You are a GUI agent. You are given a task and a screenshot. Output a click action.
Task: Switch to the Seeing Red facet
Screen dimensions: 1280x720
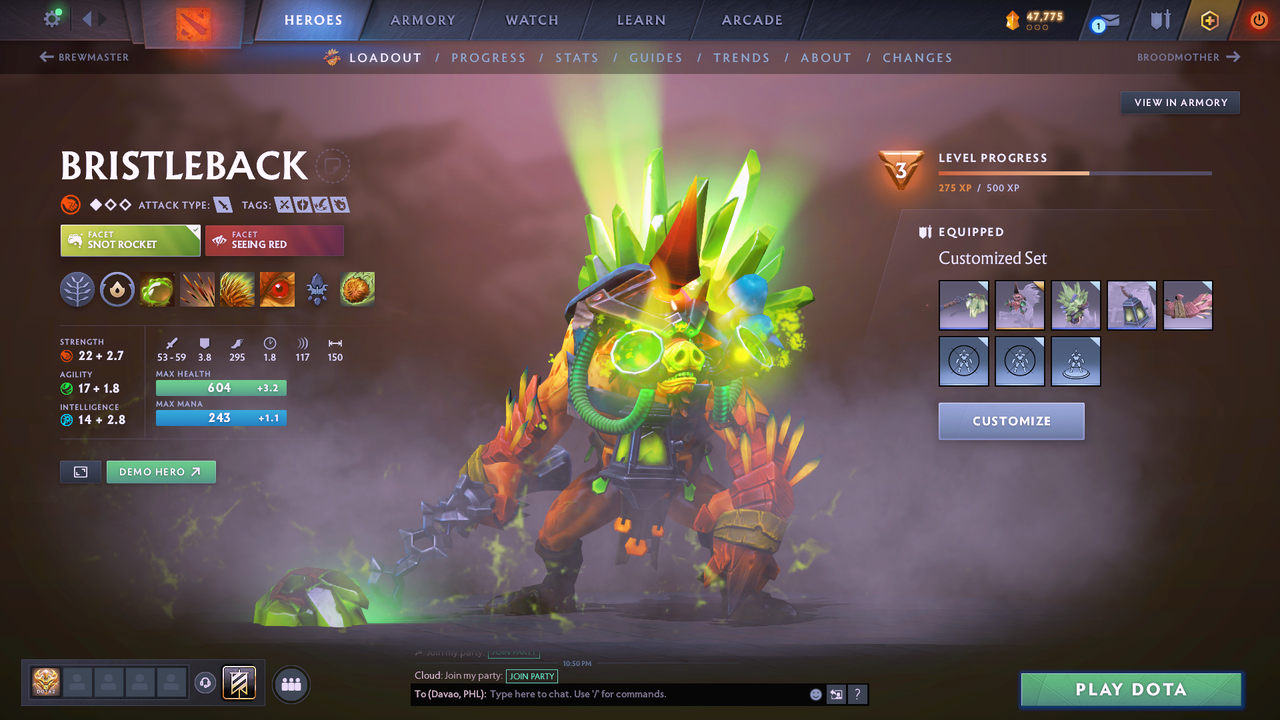tap(274, 240)
